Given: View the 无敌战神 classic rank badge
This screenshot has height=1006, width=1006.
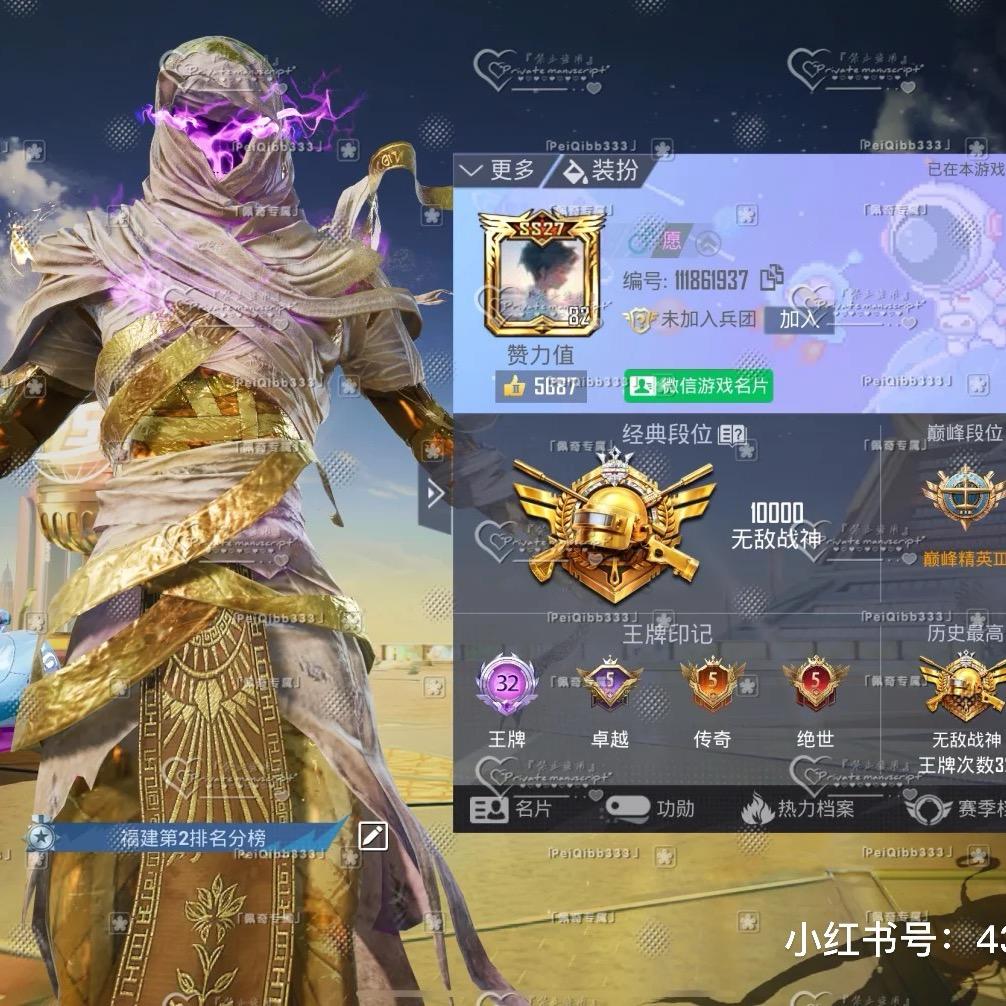Looking at the screenshot, I should (x=613, y=518).
